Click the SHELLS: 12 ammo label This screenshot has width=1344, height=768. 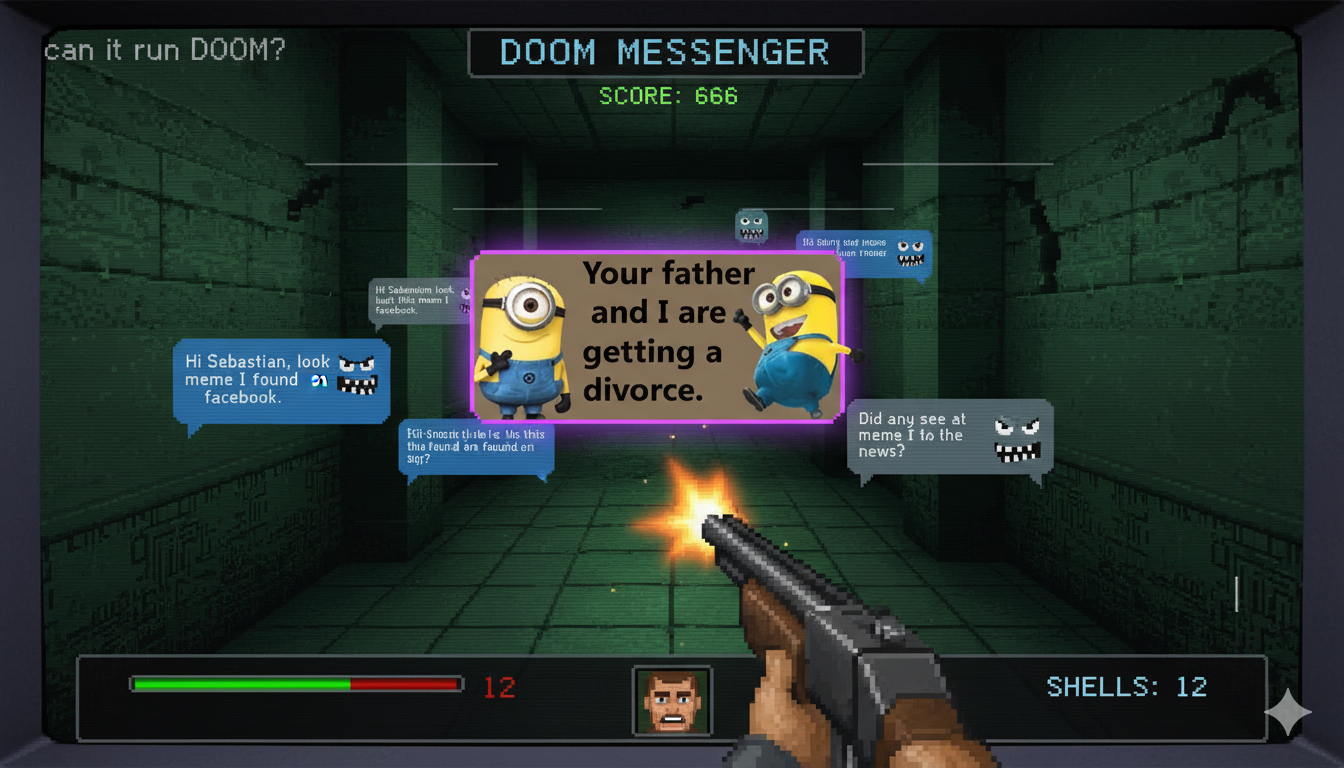1125,687
